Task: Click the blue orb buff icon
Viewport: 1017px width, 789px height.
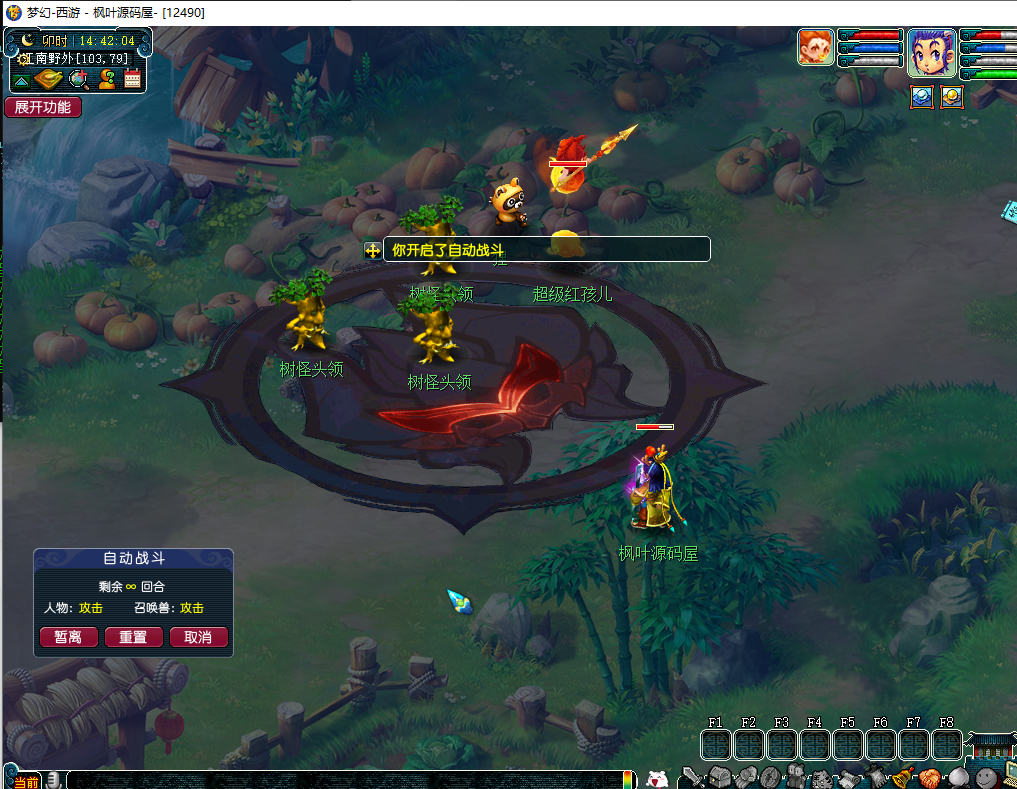Action: click(922, 97)
